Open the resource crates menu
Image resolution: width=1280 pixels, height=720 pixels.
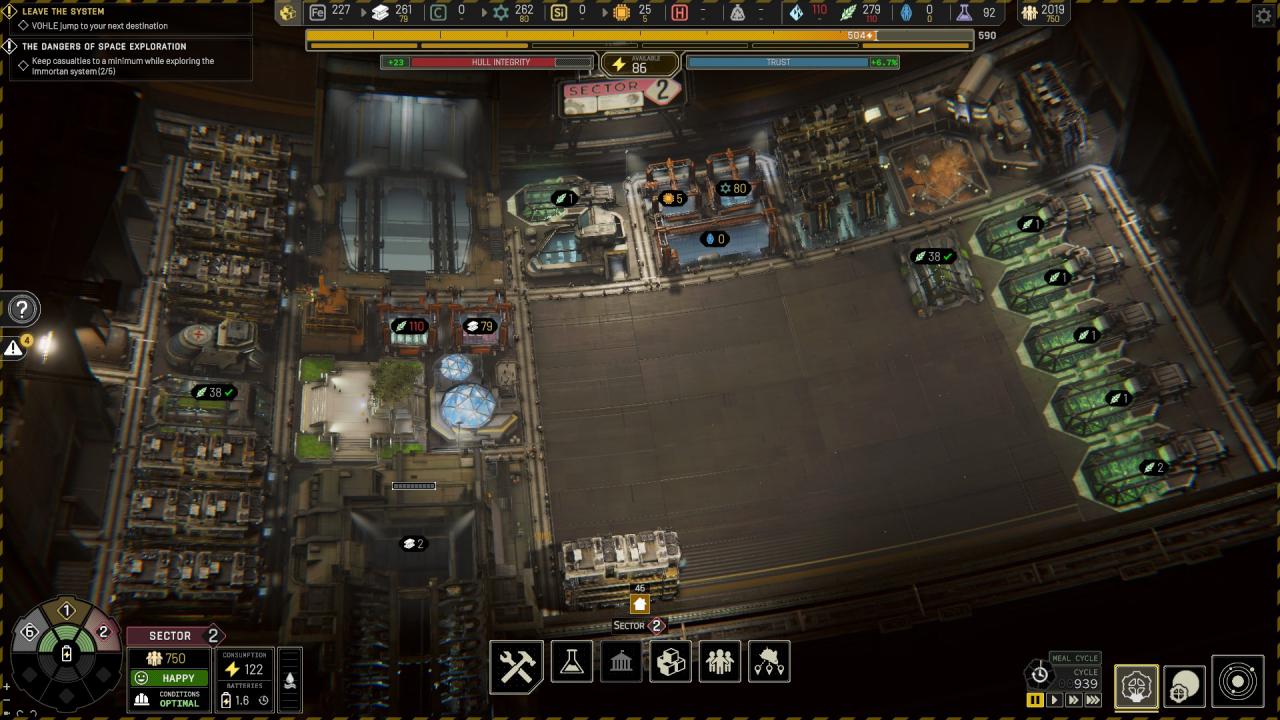tap(670, 662)
